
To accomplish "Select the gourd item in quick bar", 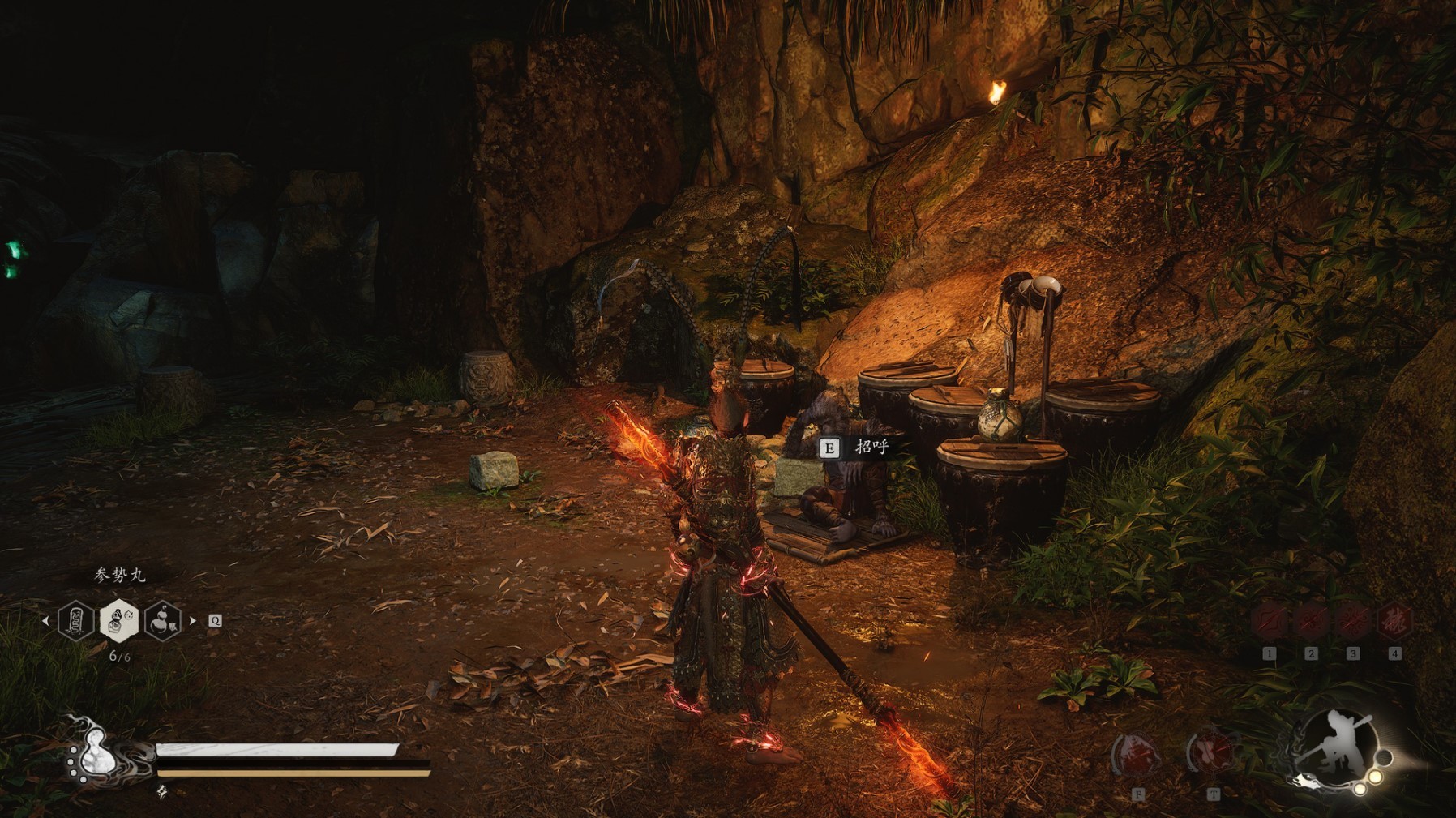I will pos(162,621).
